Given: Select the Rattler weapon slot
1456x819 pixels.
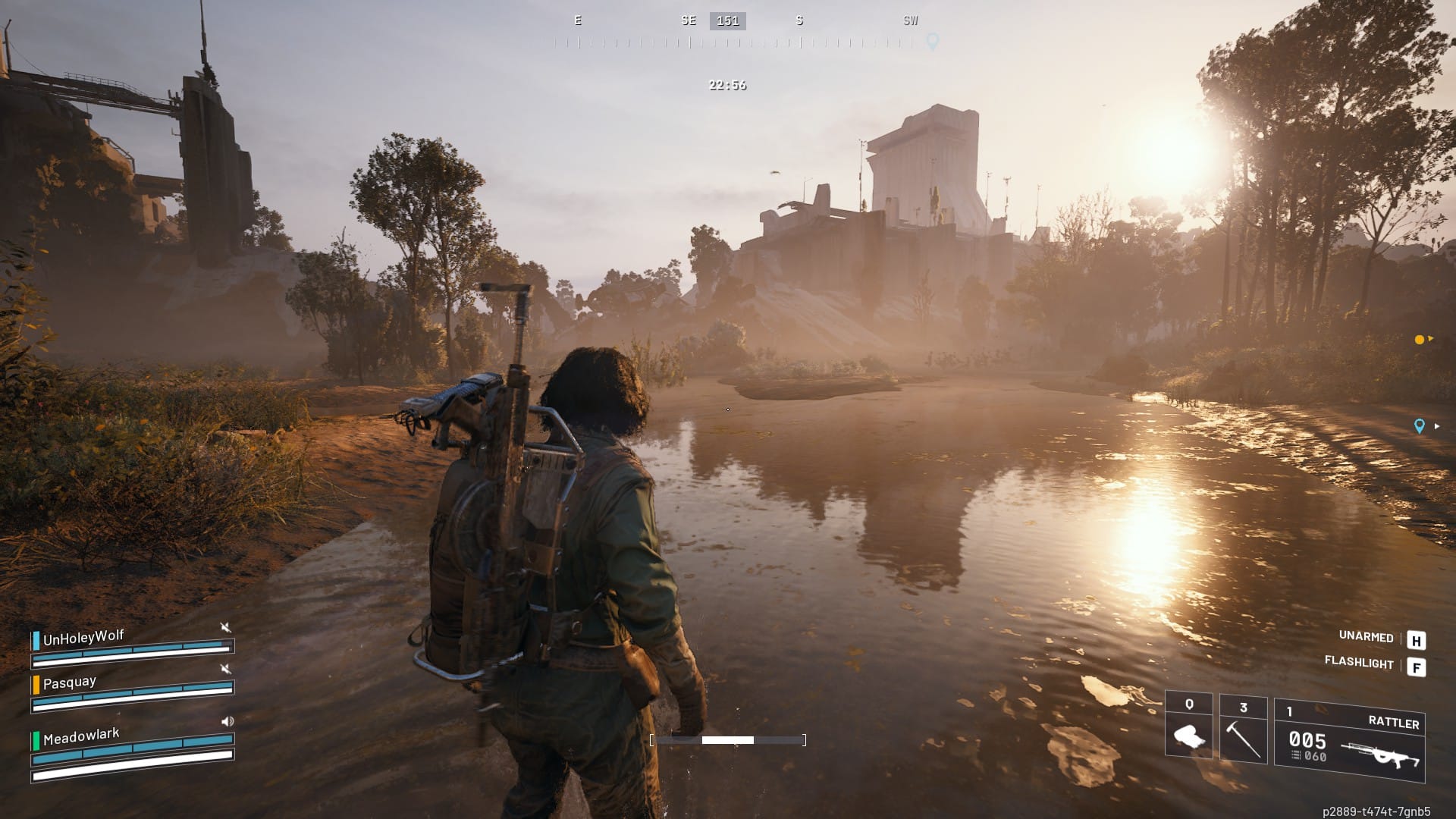Looking at the screenshot, I should (1349, 740).
